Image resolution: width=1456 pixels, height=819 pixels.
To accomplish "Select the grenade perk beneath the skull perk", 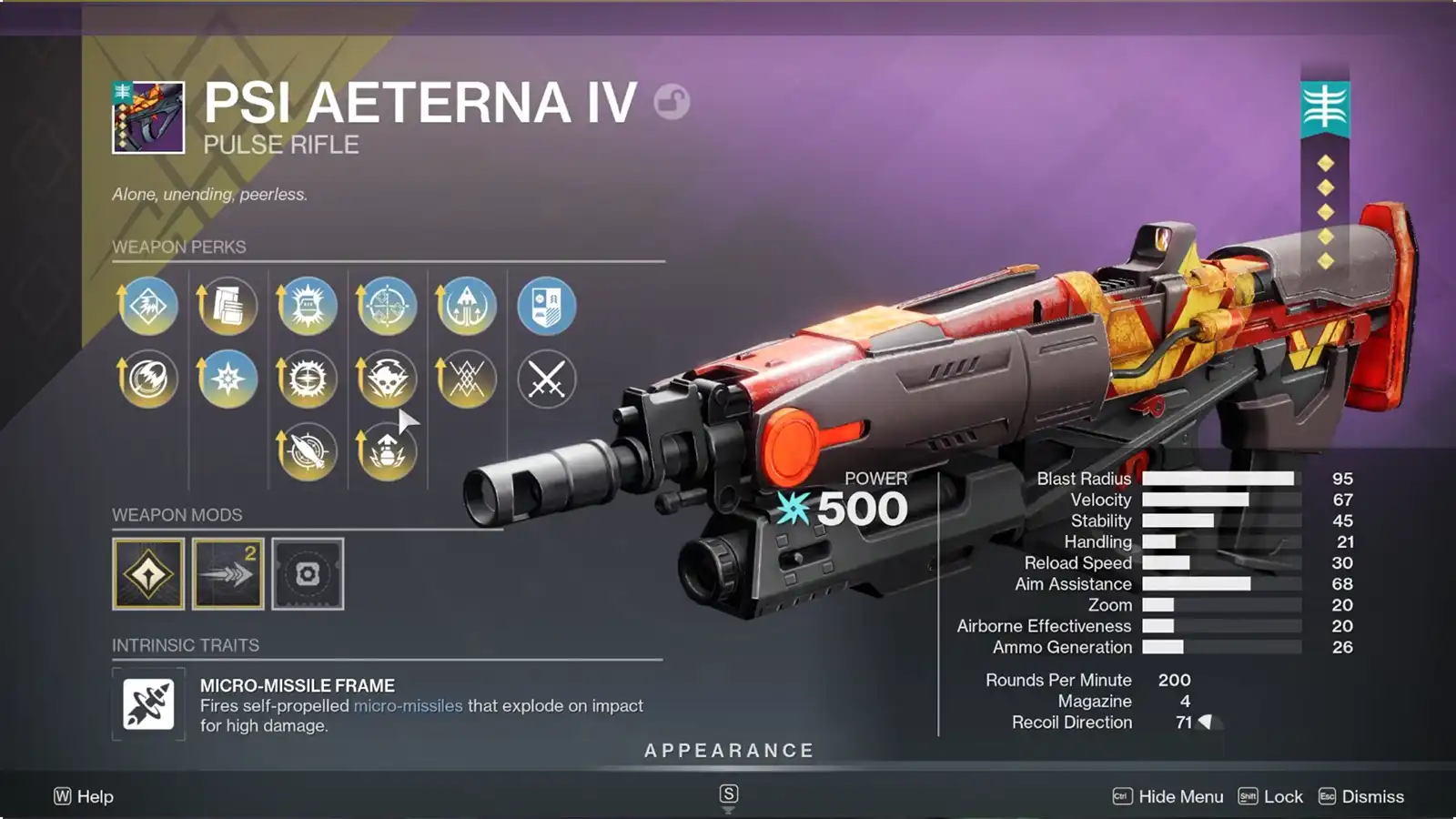I will [386, 450].
